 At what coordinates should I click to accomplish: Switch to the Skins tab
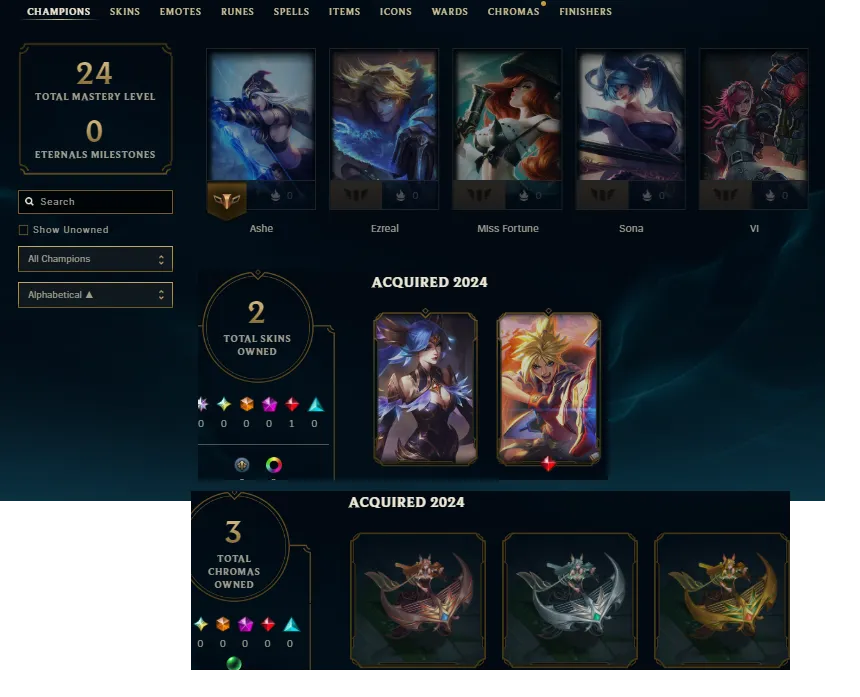(x=124, y=12)
